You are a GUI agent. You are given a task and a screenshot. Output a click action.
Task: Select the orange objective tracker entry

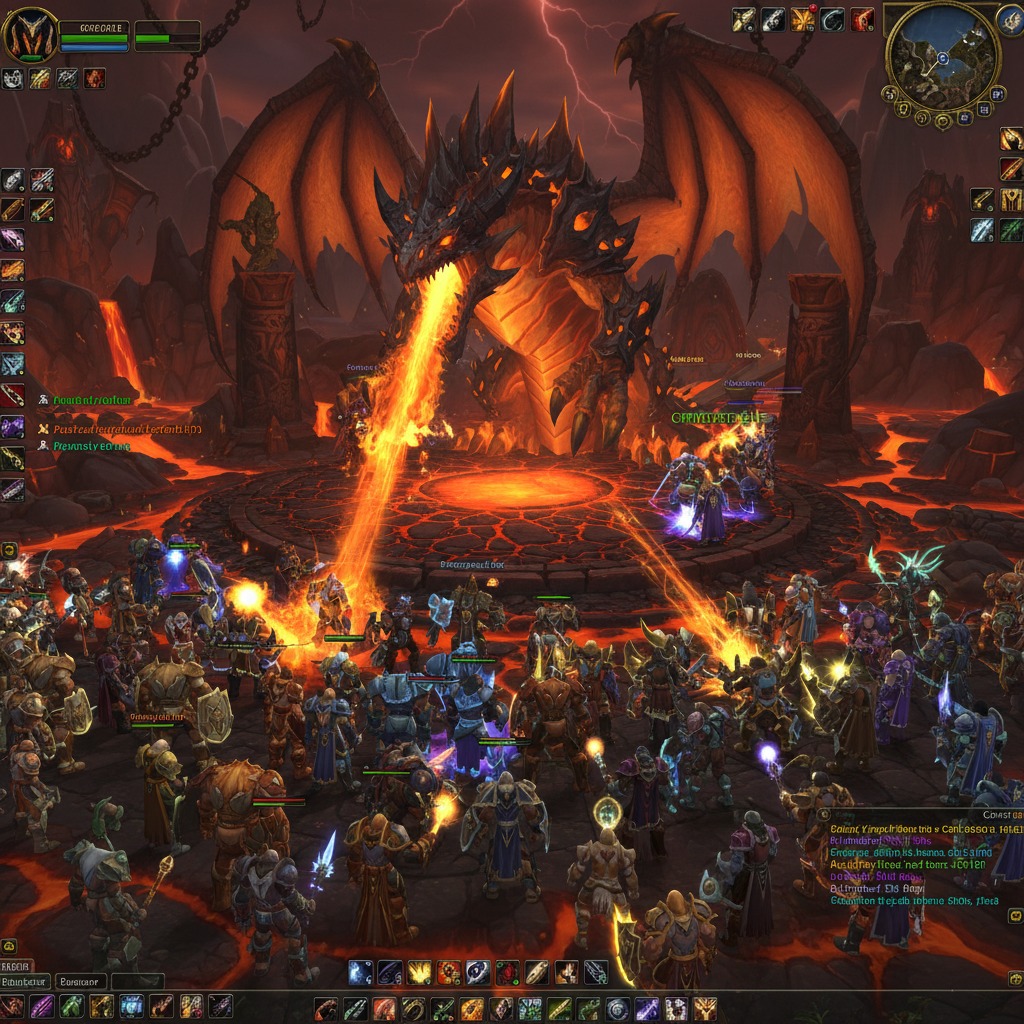tap(120, 429)
